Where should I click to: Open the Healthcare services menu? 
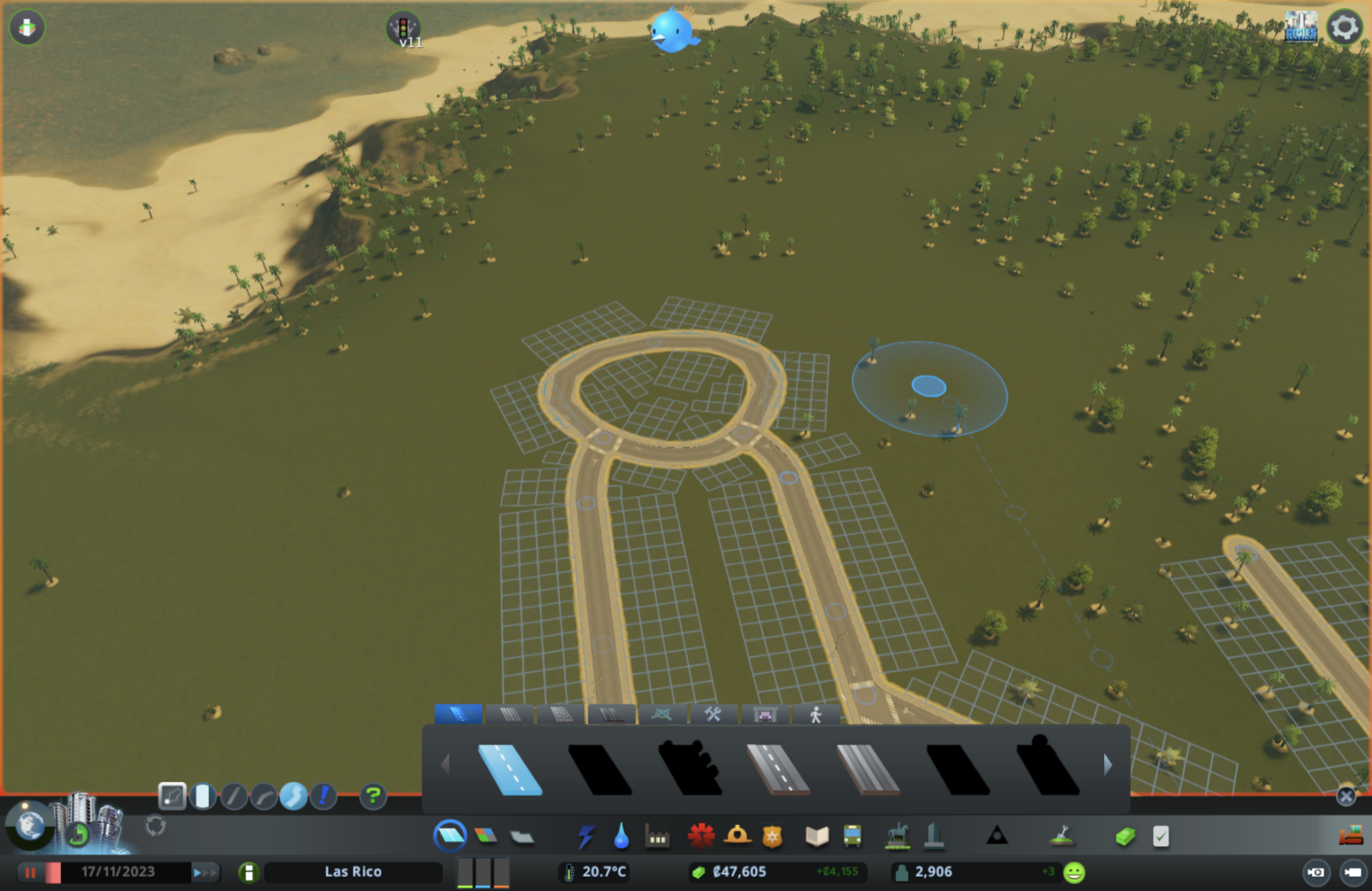pos(702,836)
